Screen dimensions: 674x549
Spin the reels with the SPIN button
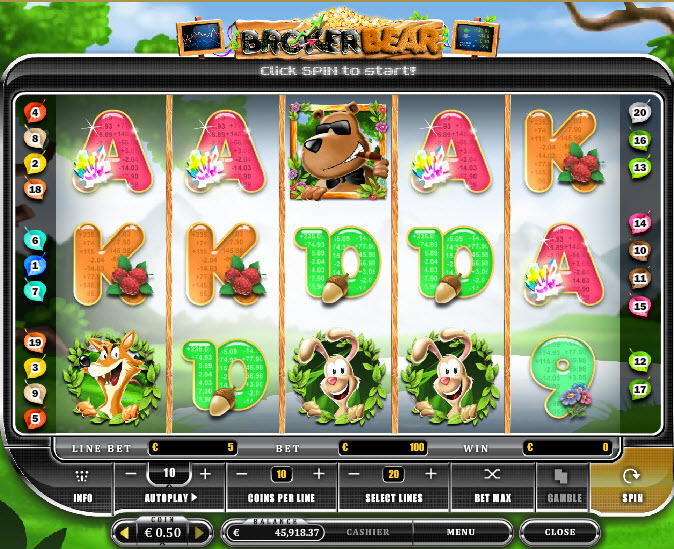click(x=630, y=485)
